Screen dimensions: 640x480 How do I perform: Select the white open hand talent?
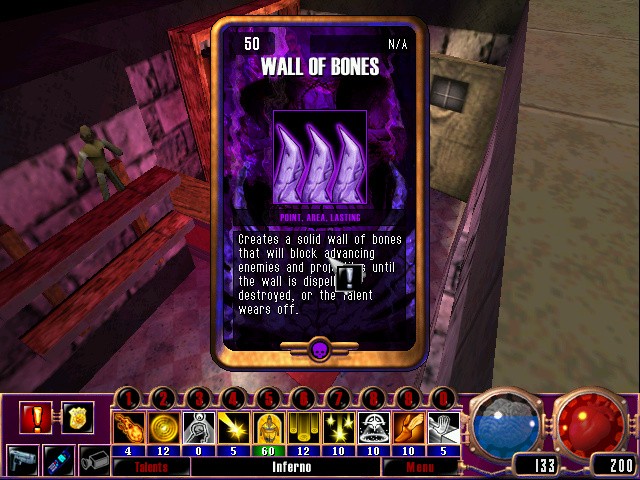pyautogui.click(x=443, y=428)
